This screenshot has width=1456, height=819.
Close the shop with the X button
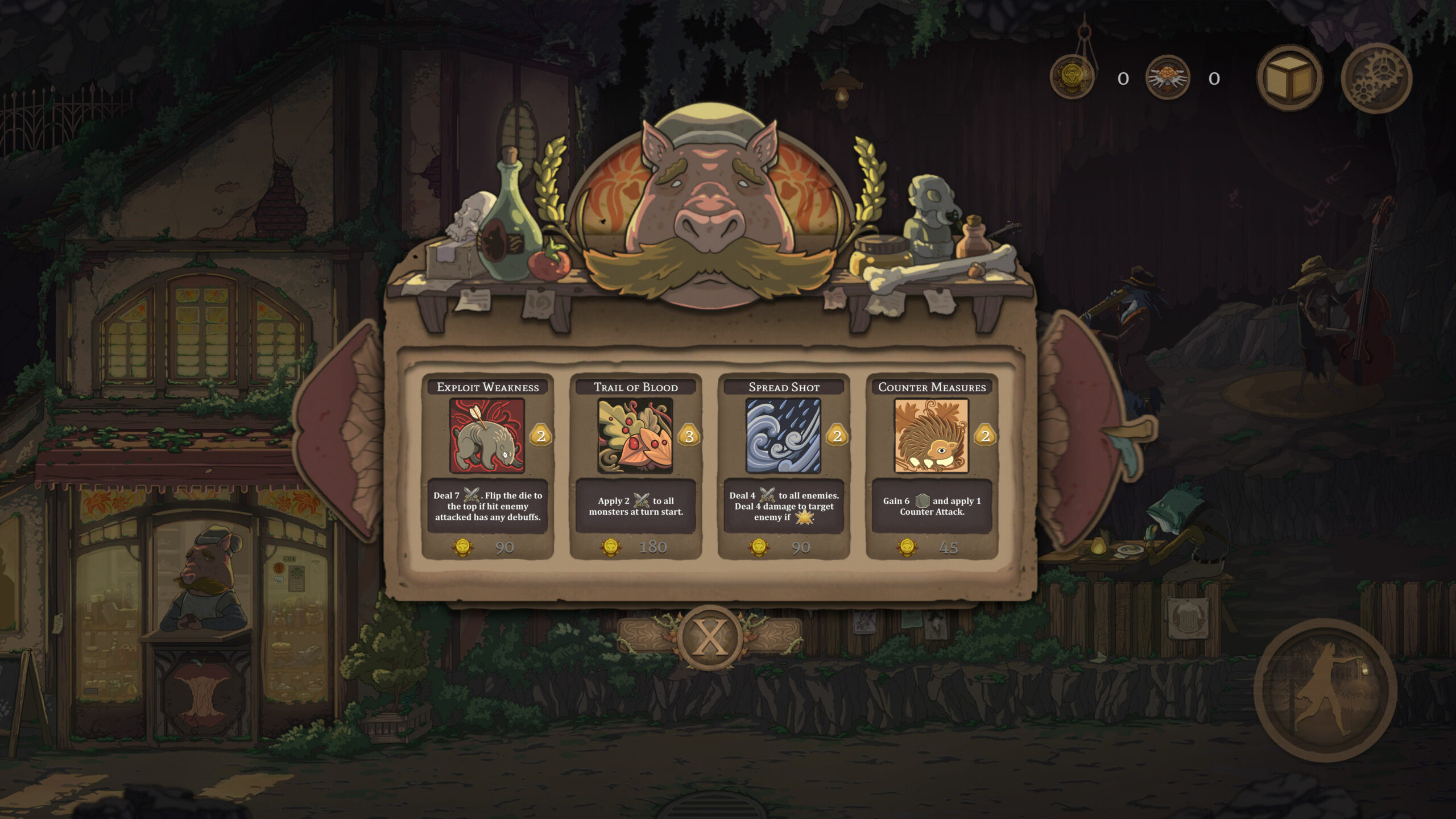pyautogui.click(x=709, y=637)
